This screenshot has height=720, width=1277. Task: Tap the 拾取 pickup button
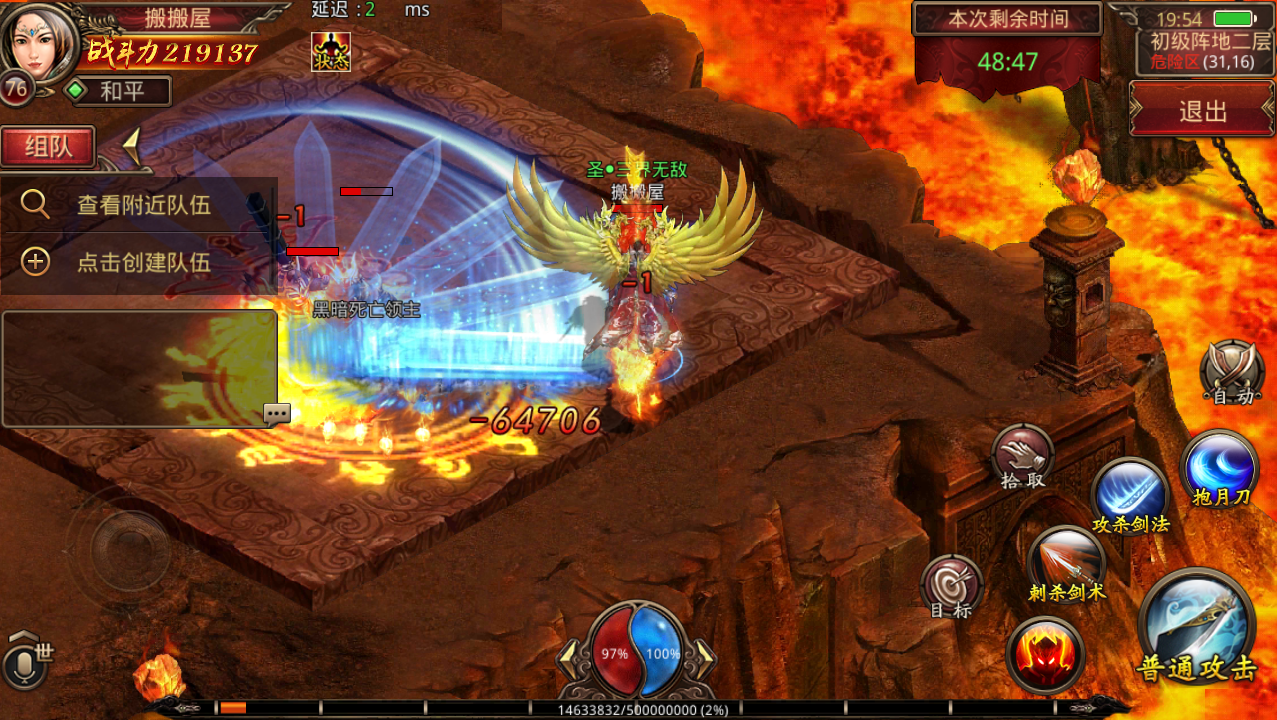1022,458
